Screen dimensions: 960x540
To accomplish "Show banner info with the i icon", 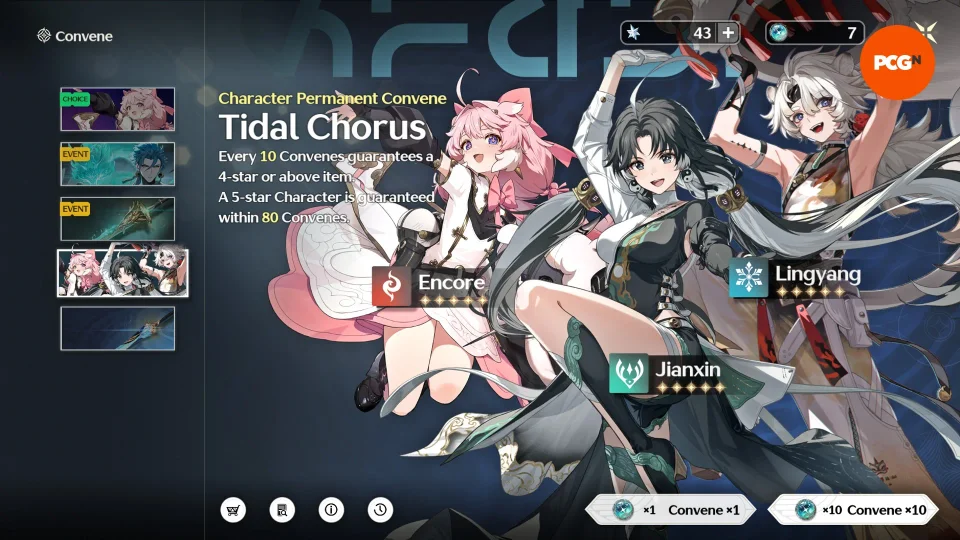I will coord(331,510).
